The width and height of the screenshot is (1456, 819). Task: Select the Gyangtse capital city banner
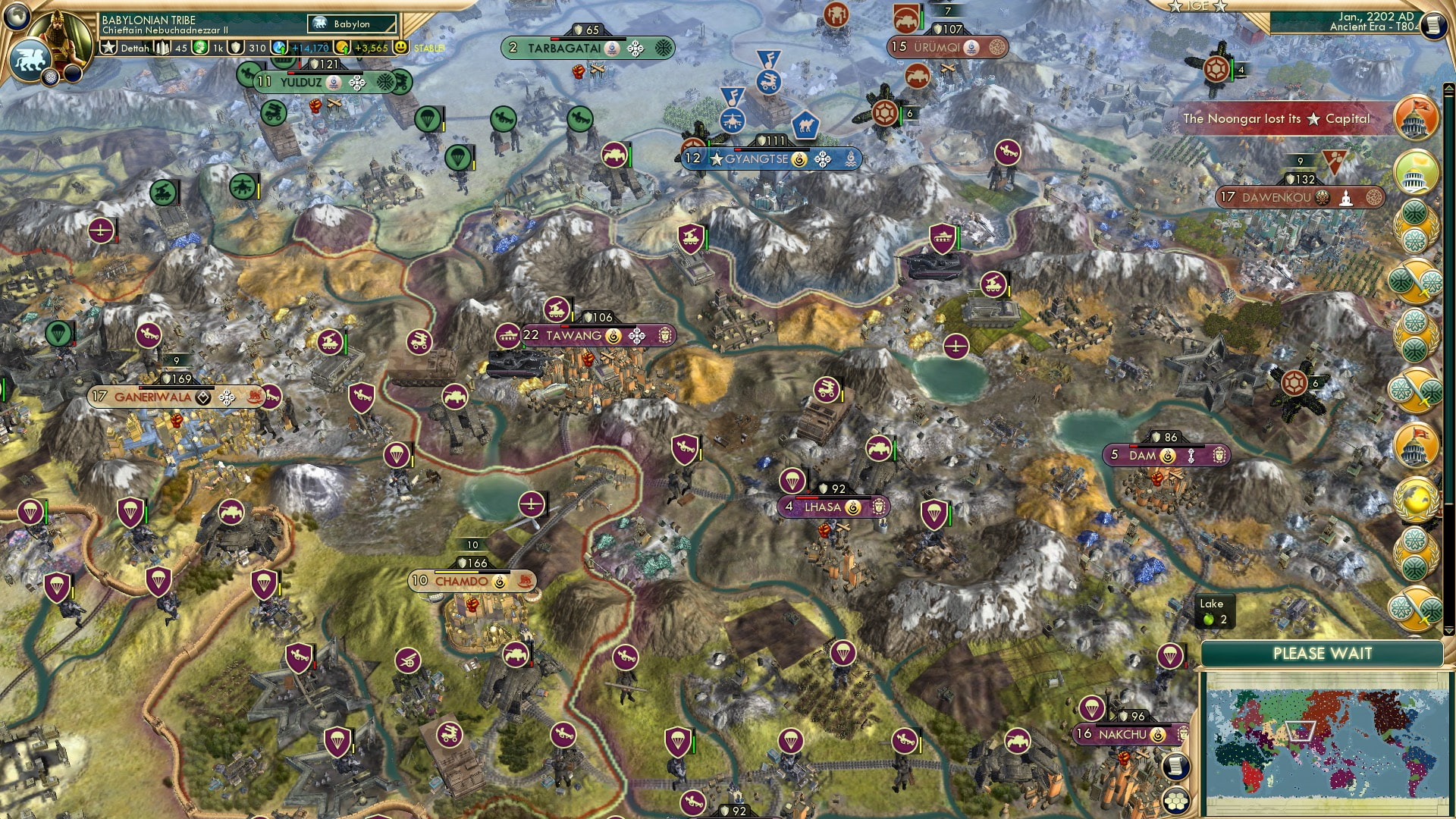pos(758,159)
